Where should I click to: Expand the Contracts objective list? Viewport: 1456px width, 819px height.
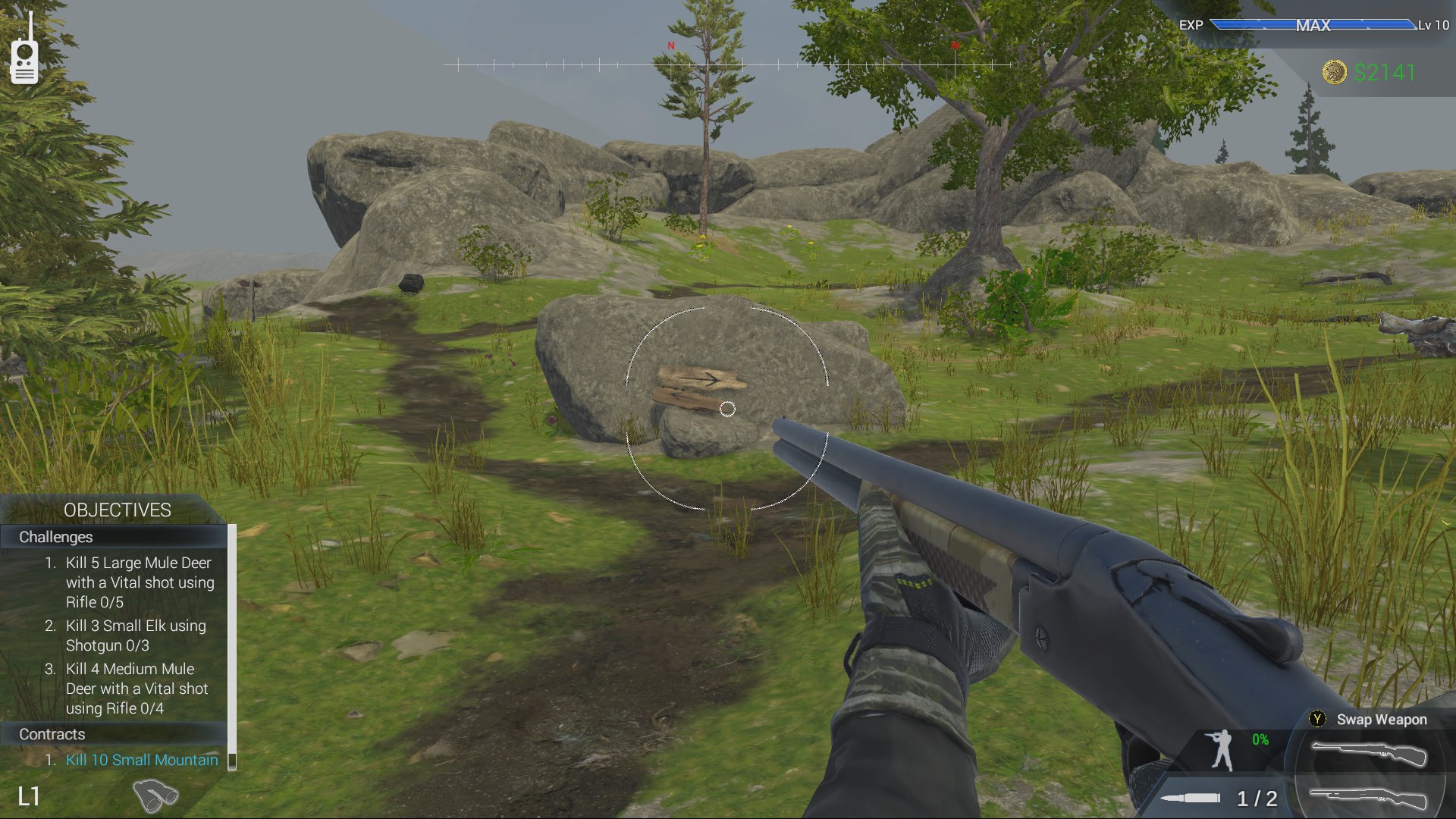pyautogui.click(x=52, y=734)
